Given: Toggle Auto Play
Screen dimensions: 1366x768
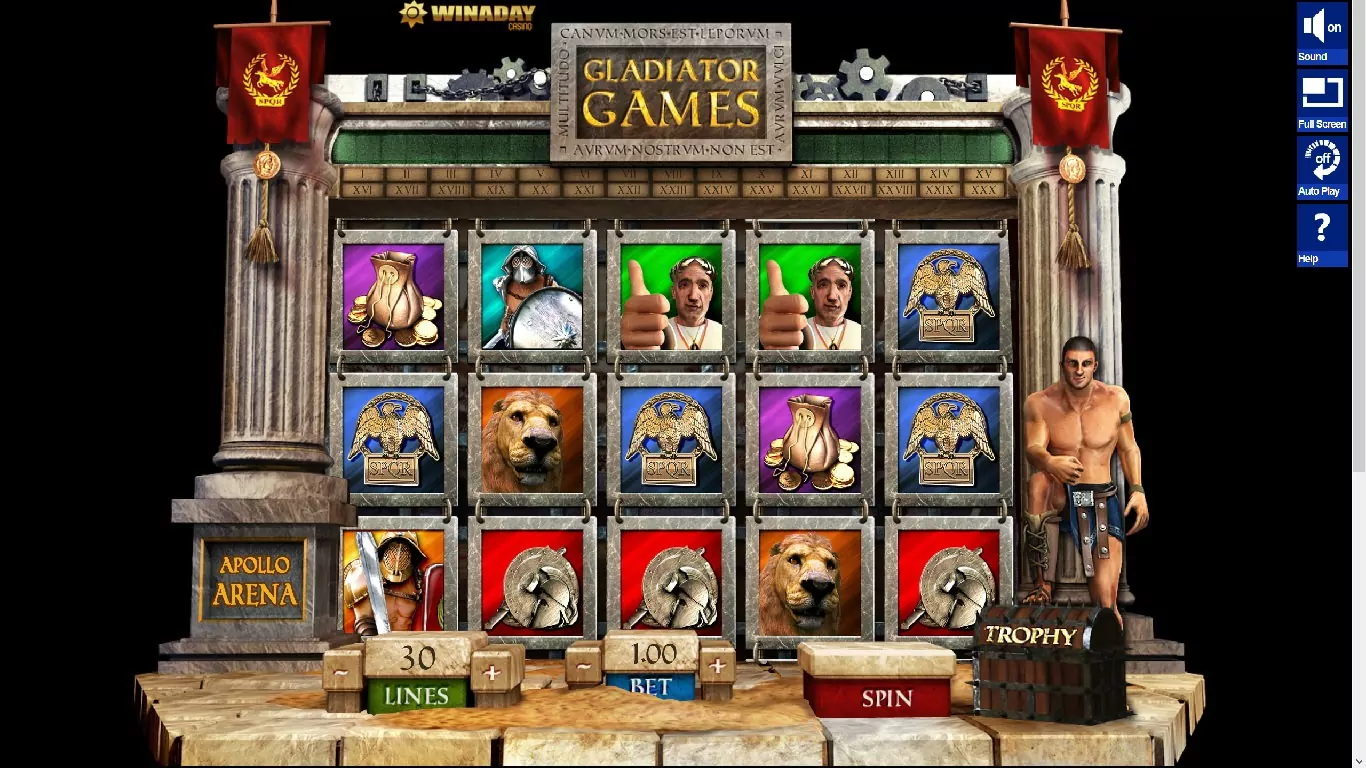Looking at the screenshot, I should 1321,166.
